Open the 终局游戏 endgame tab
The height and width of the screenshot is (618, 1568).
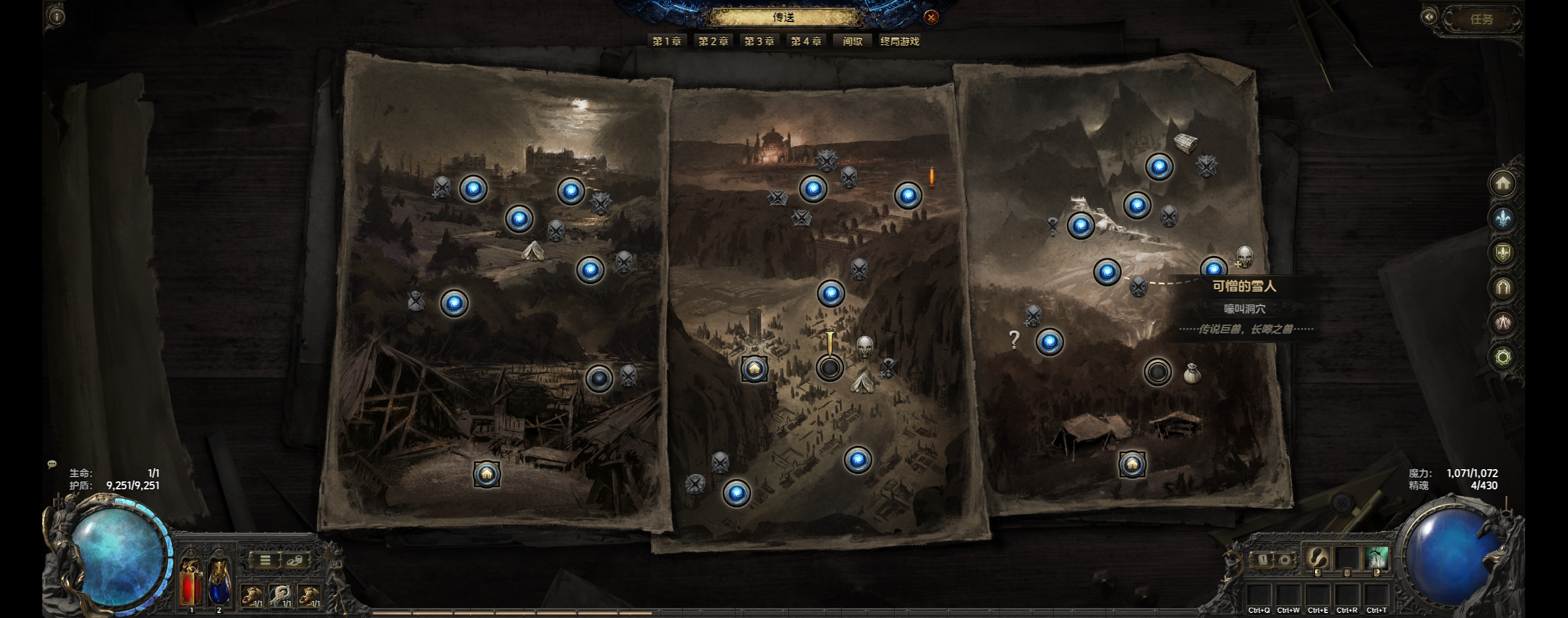coord(899,41)
